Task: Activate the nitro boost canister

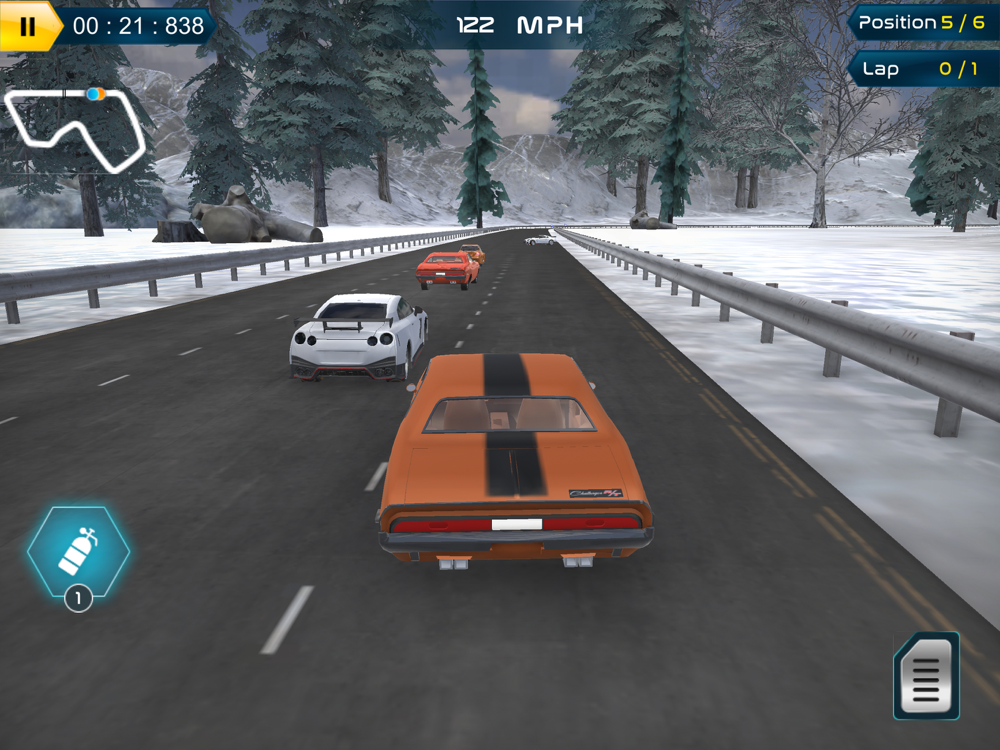Action: click(78, 552)
